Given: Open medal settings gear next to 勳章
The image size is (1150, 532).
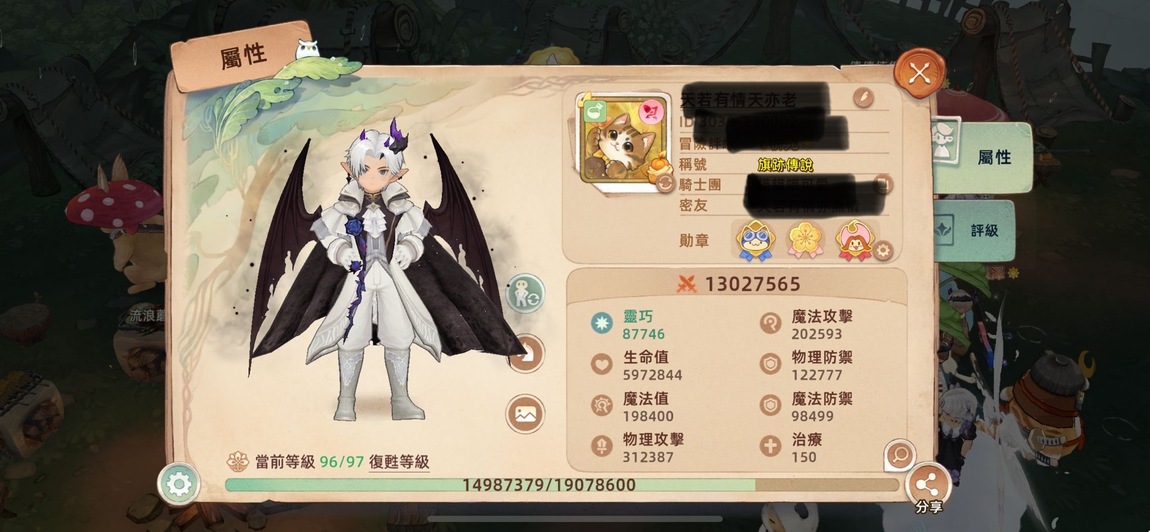Looking at the screenshot, I should coord(882,250).
